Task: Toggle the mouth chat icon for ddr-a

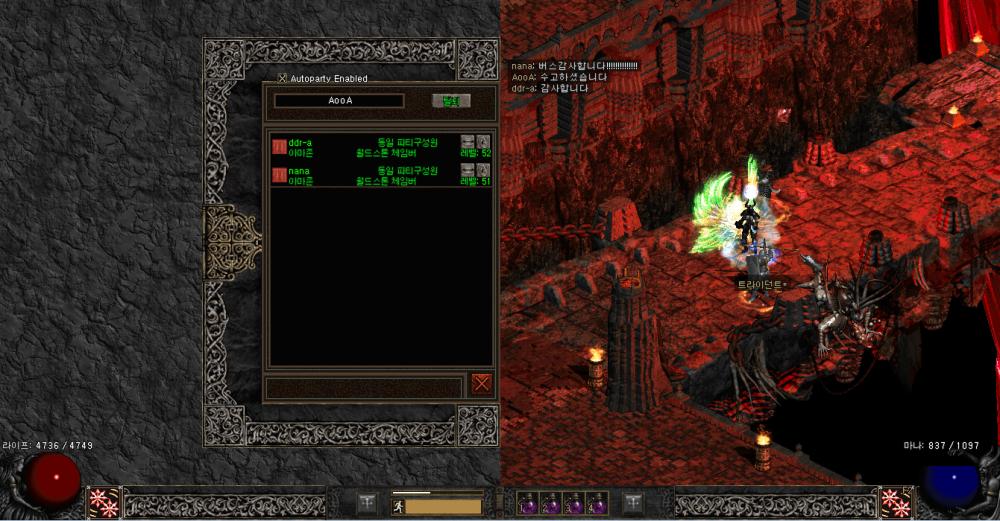Action: (x=467, y=141)
